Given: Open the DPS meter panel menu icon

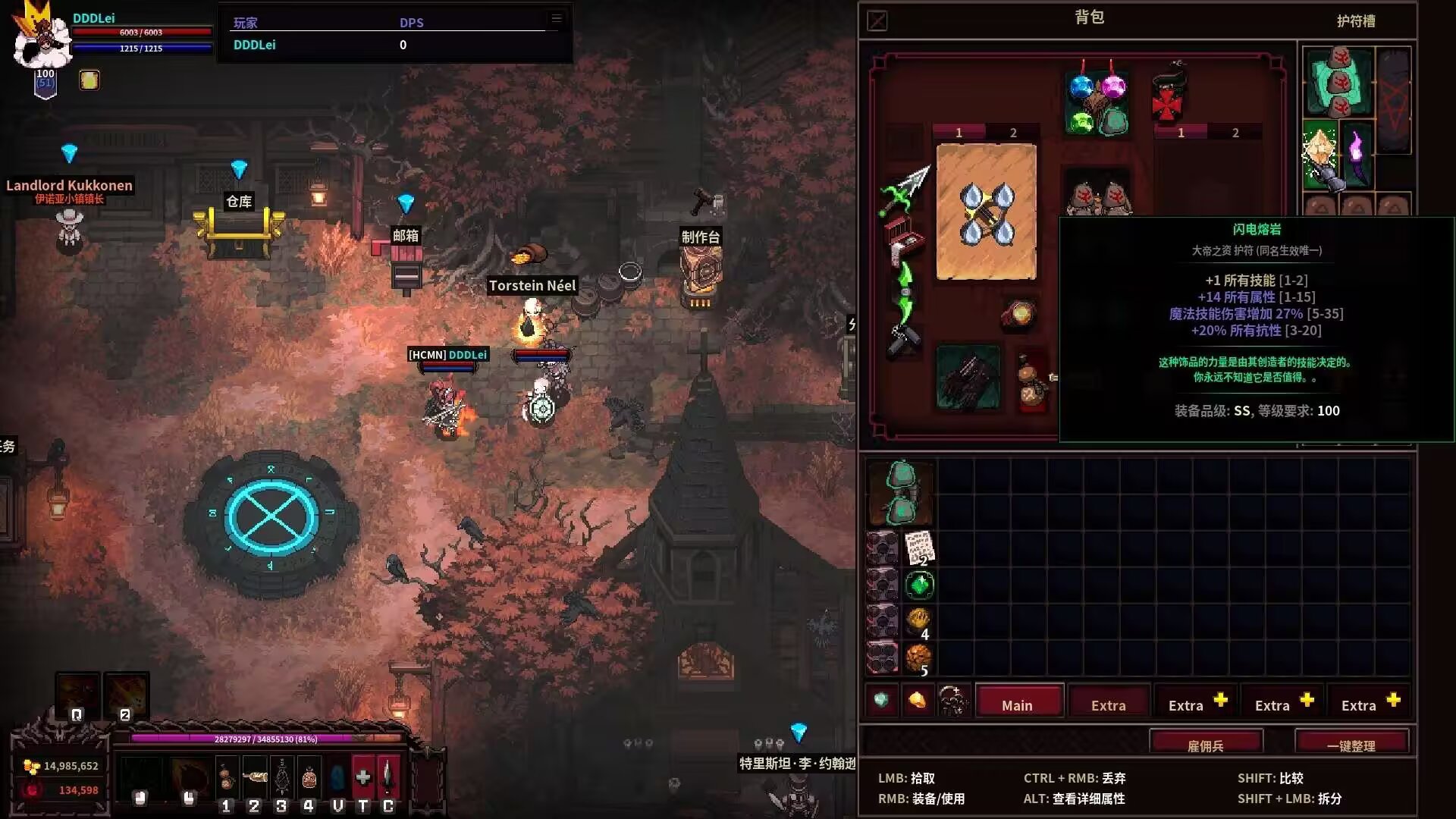Looking at the screenshot, I should [x=557, y=18].
